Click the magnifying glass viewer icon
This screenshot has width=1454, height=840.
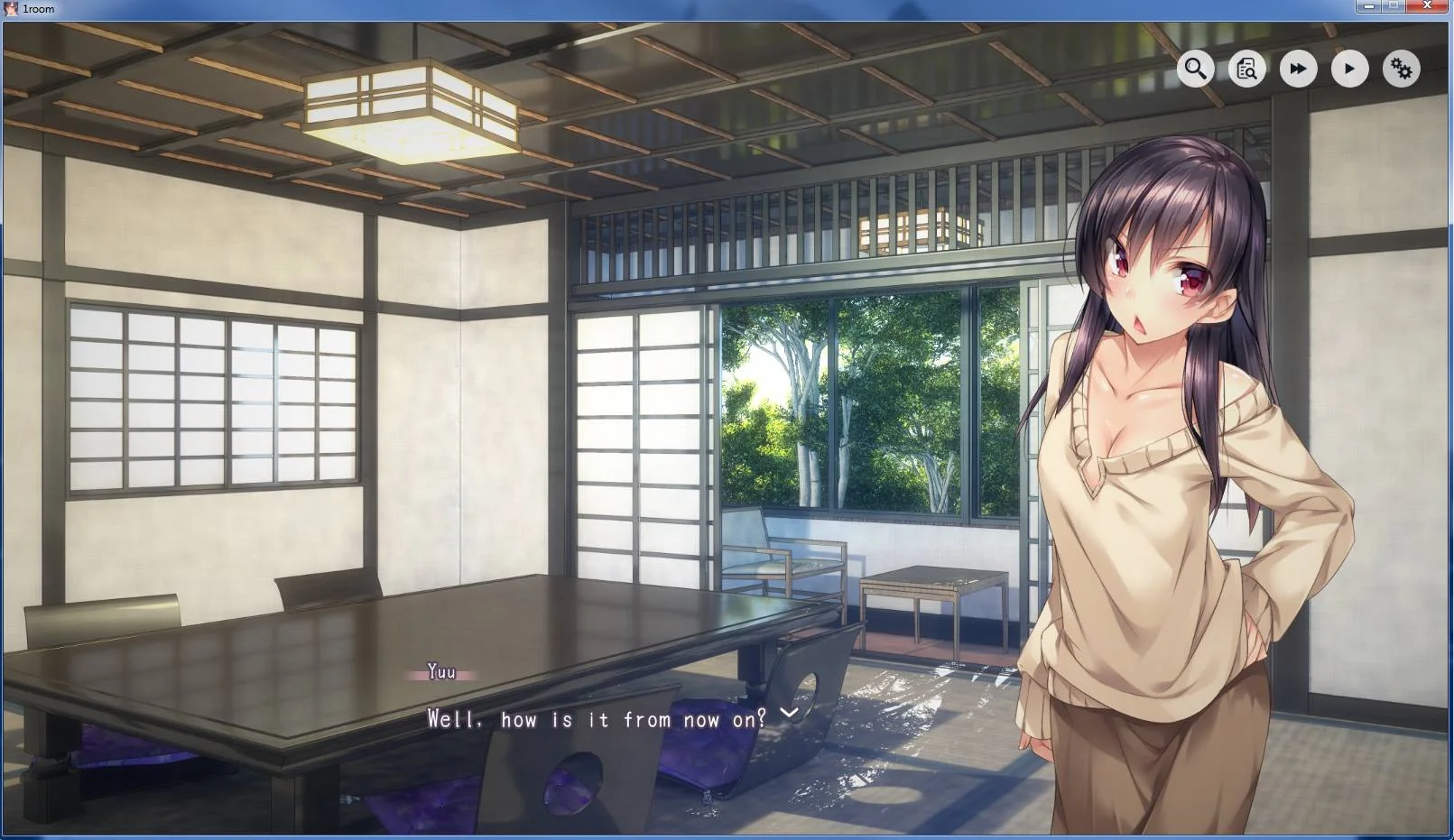pyautogui.click(x=1195, y=69)
